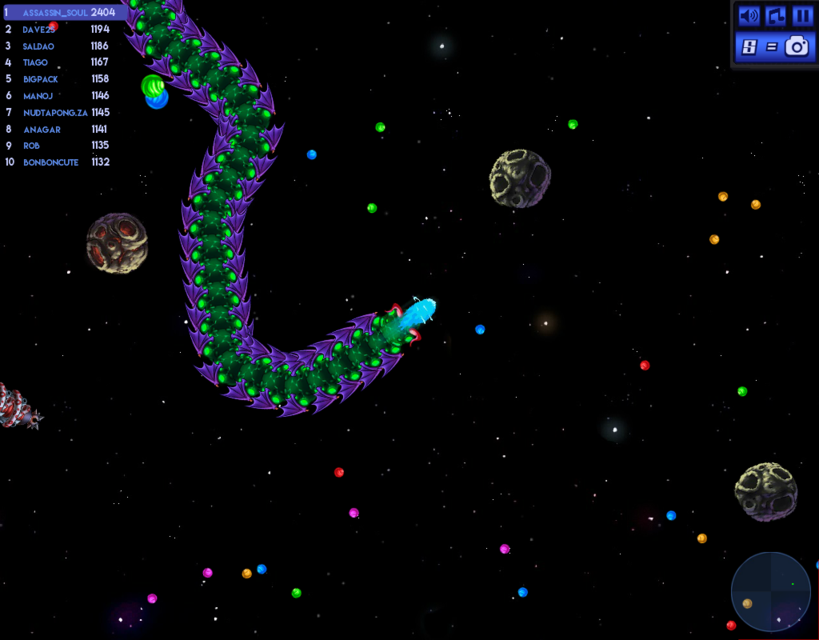Mute the sound effects speaker button
Screen dimensions: 819x640
[x=748, y=16]
